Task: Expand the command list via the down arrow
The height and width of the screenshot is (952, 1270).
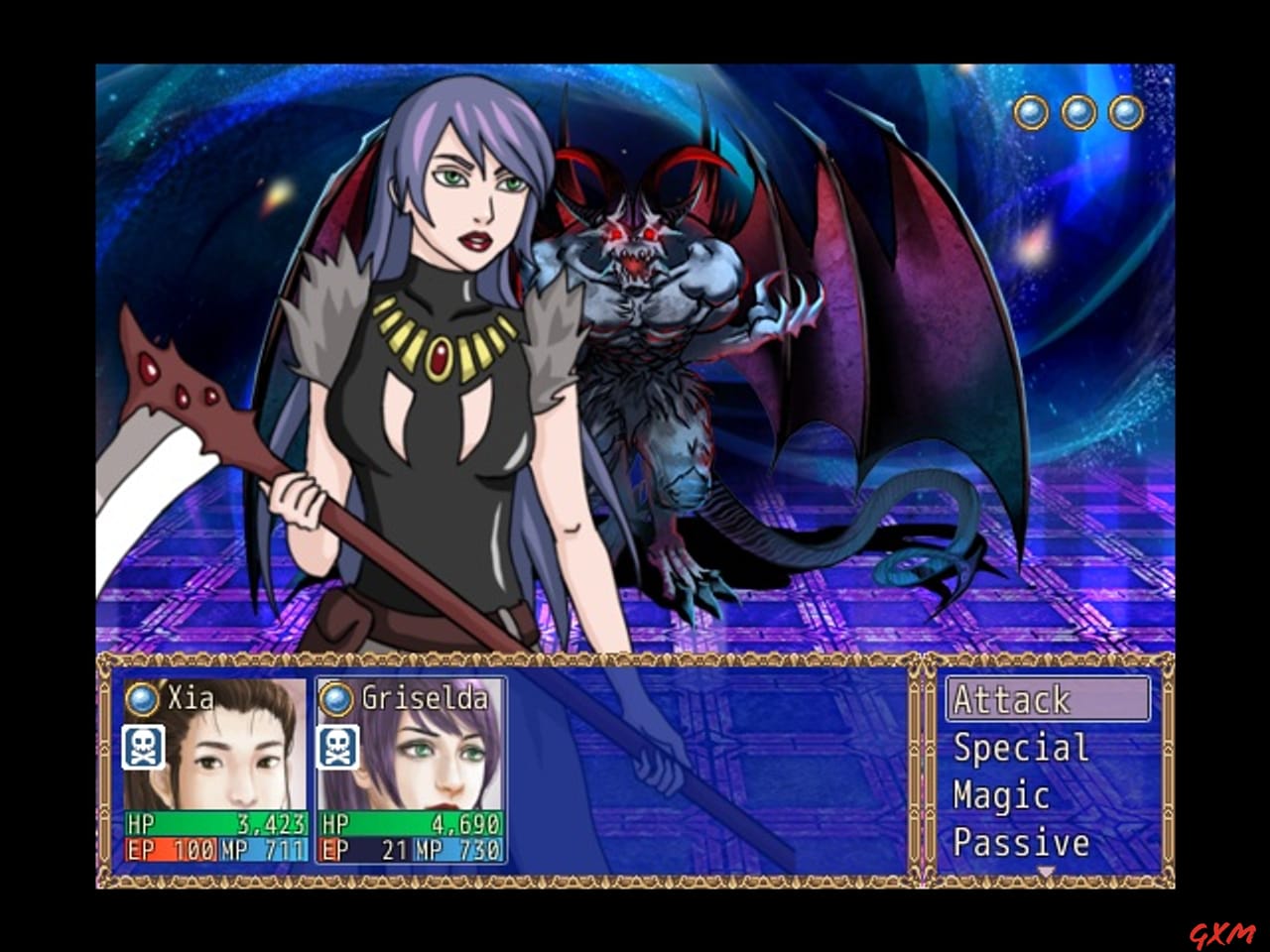Action: tap(1048, 869)
